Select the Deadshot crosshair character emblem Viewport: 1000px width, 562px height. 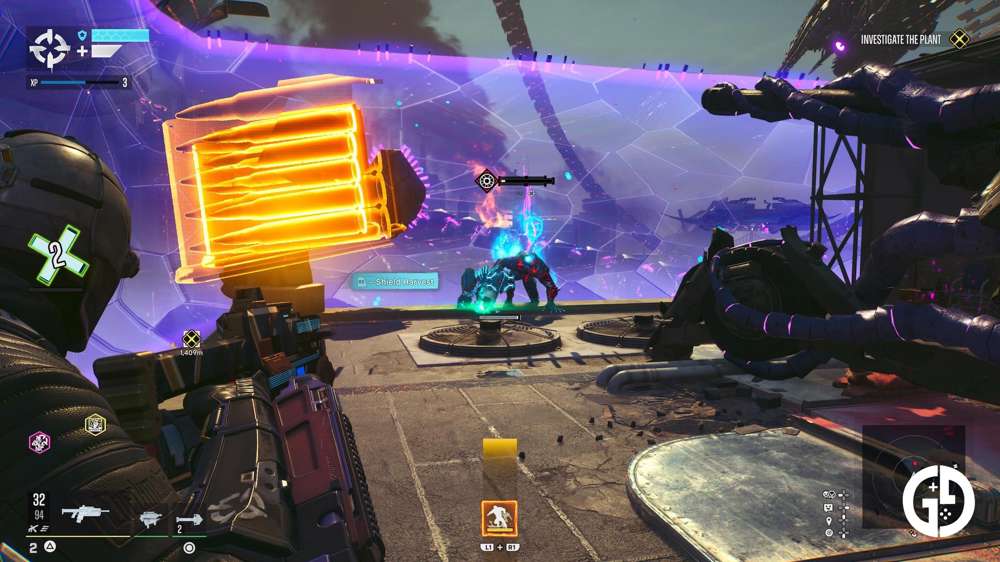48,47
